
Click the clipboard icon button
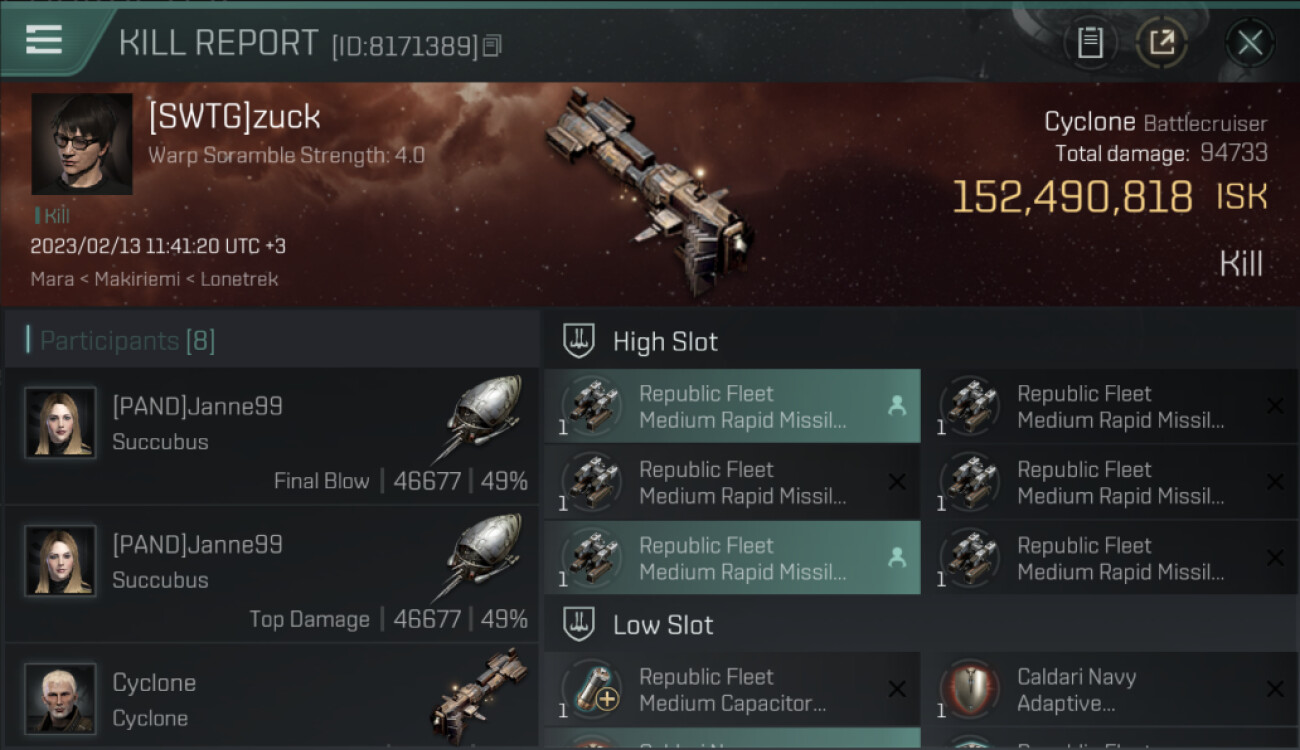tap(1090, 42)
